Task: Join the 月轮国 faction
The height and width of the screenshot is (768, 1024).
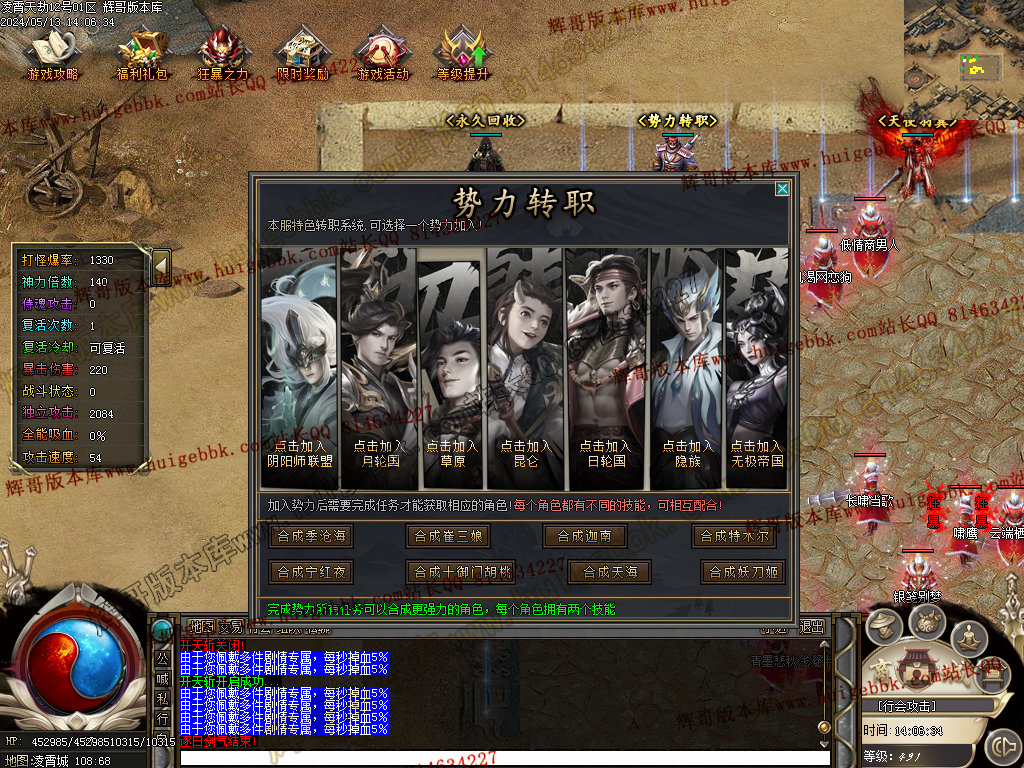Action: [x=377, y=453]
